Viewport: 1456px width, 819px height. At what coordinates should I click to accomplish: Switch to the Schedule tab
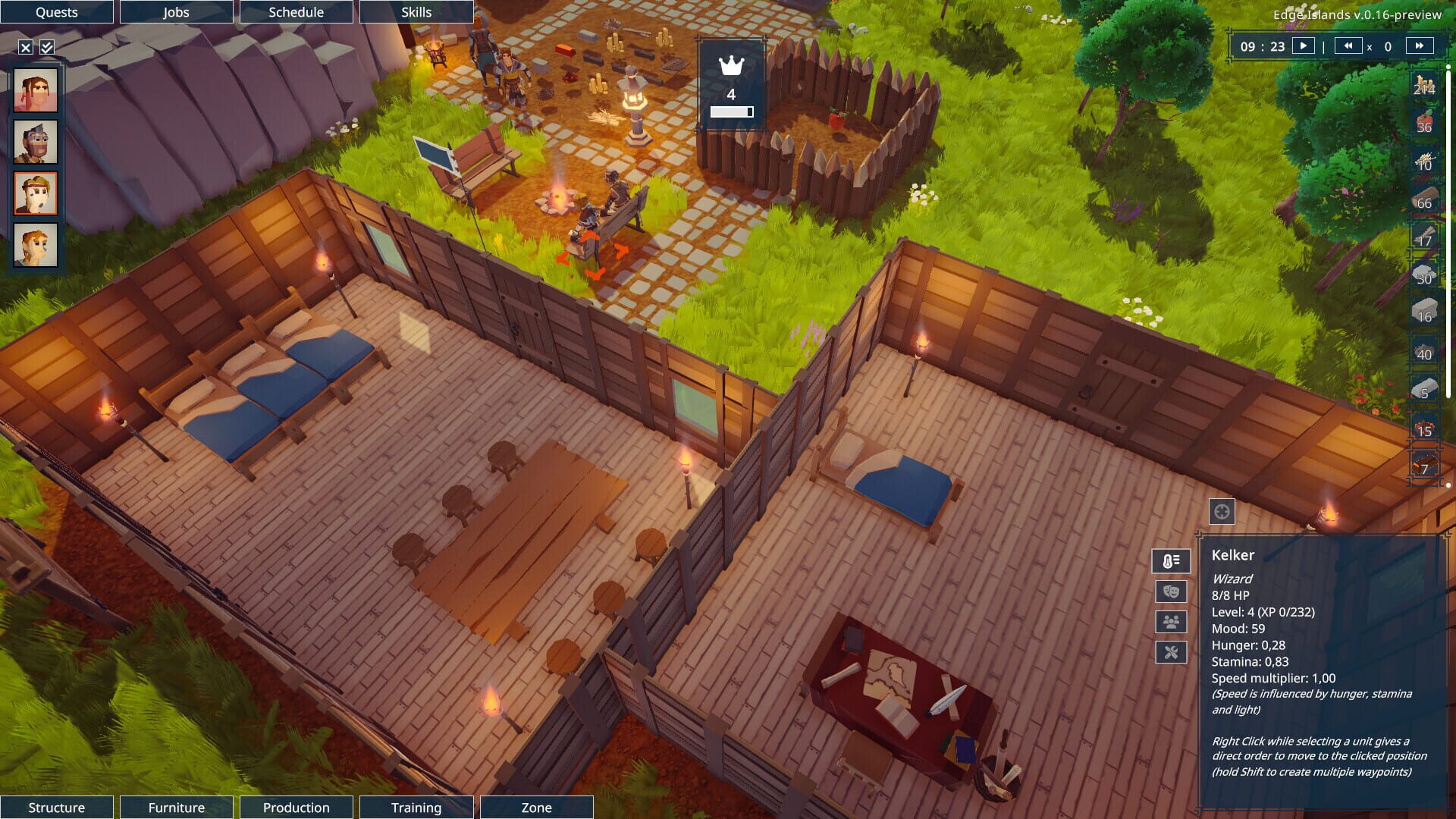[x=296, y=11]
